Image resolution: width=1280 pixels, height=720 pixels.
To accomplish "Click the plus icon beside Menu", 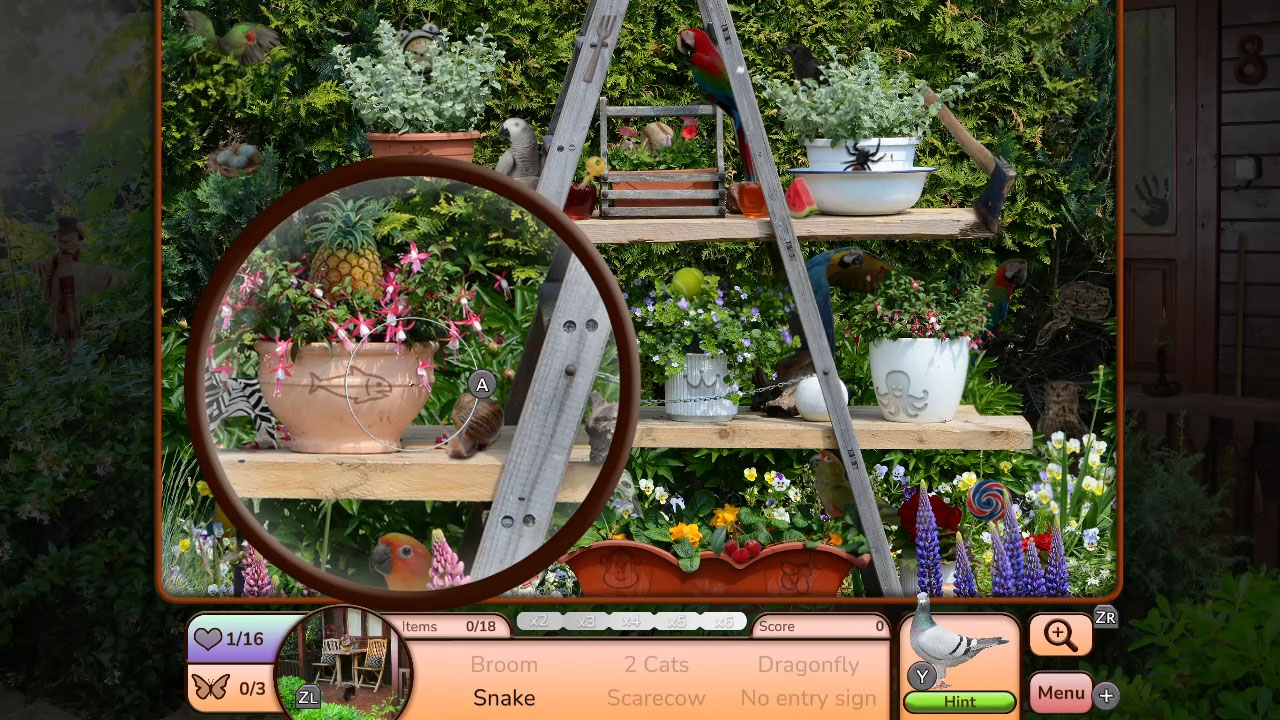I will tap(1104, 693).
